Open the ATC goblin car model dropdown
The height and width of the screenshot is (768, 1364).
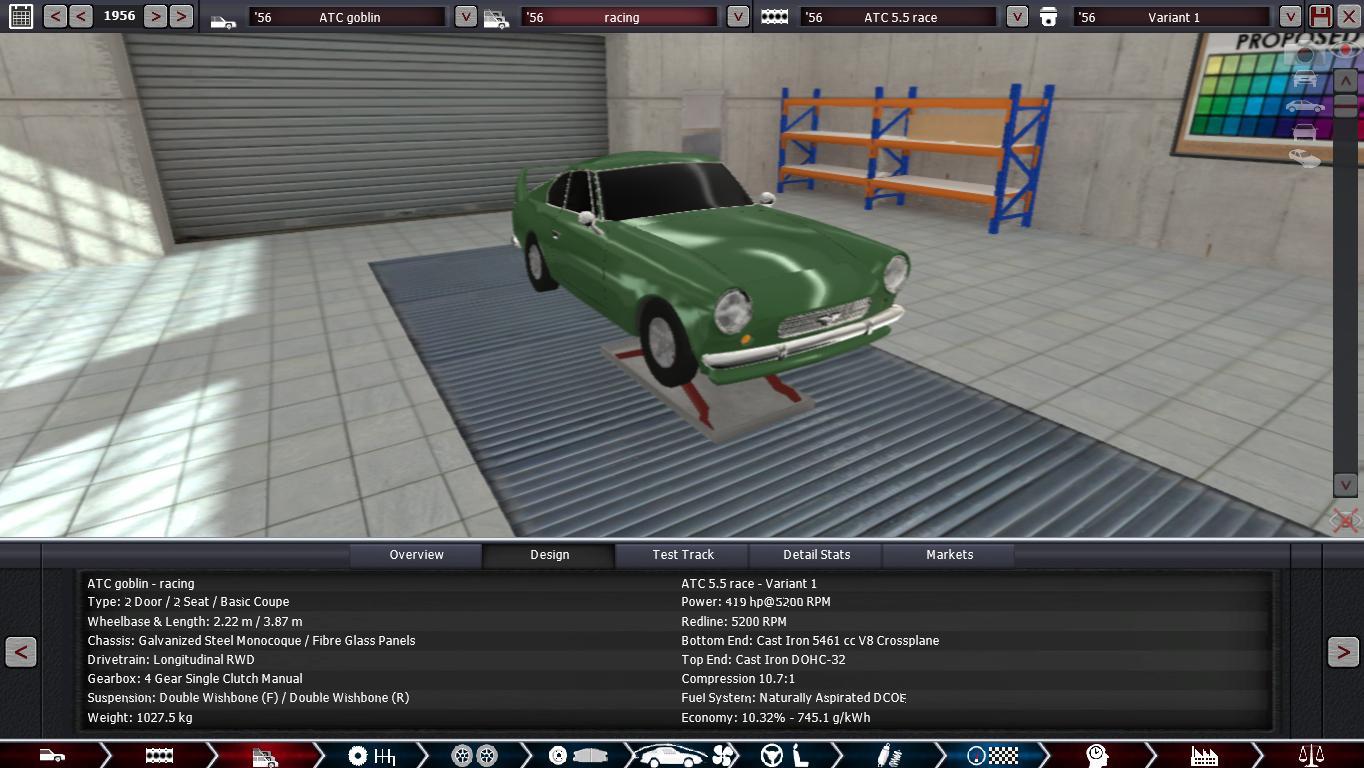[465, 17]
